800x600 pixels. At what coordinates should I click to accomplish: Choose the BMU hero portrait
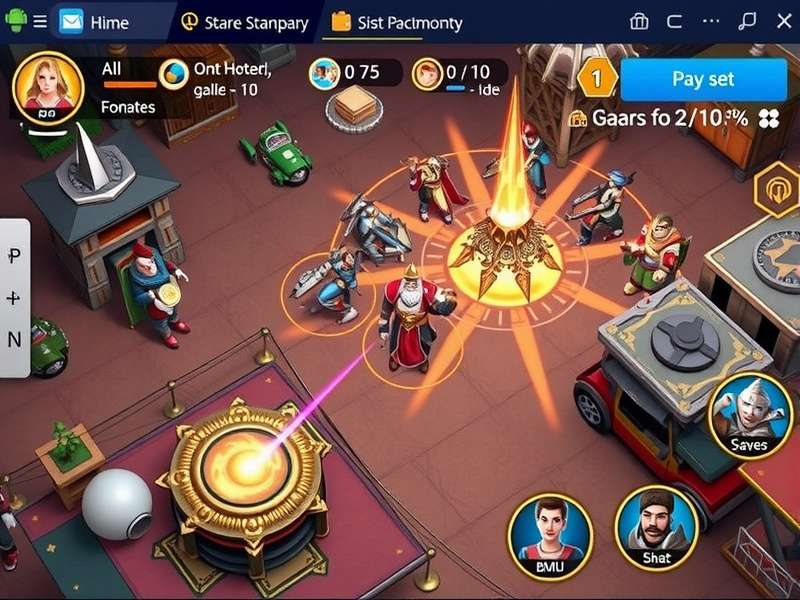[x=547, y=535]
